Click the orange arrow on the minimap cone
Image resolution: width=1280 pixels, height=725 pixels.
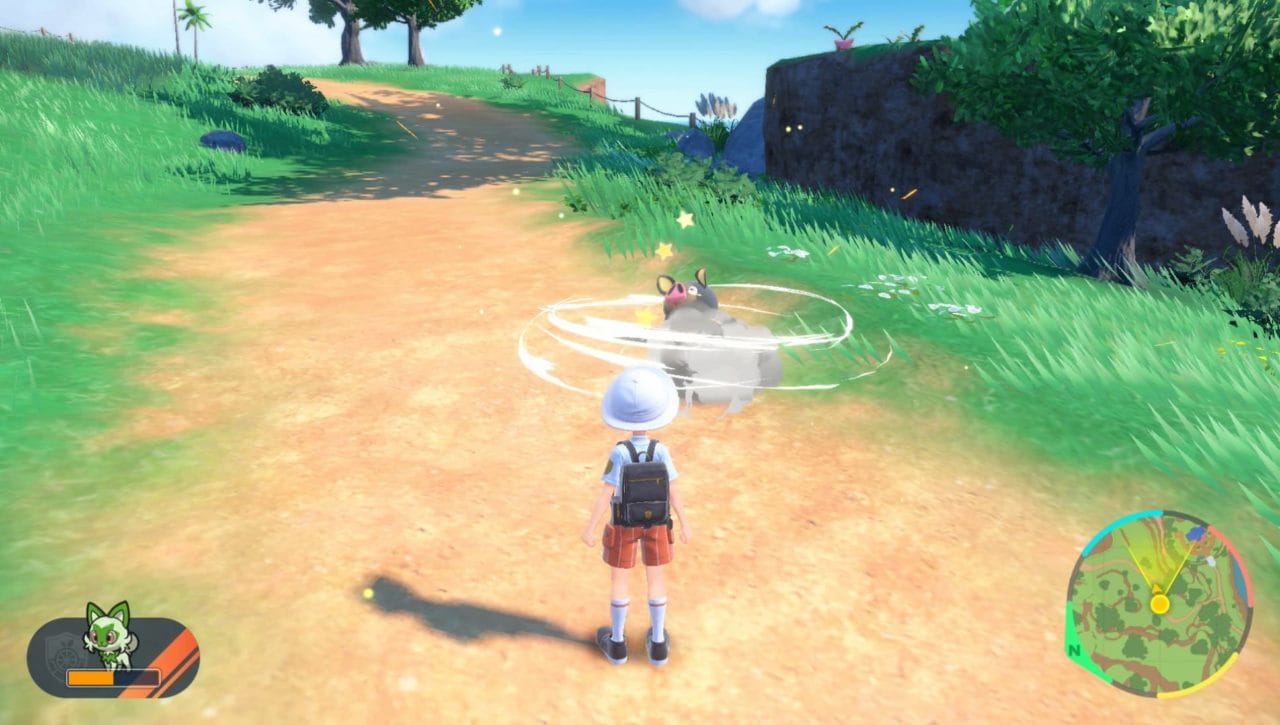pyautogui.click(x=1156, y=589)
